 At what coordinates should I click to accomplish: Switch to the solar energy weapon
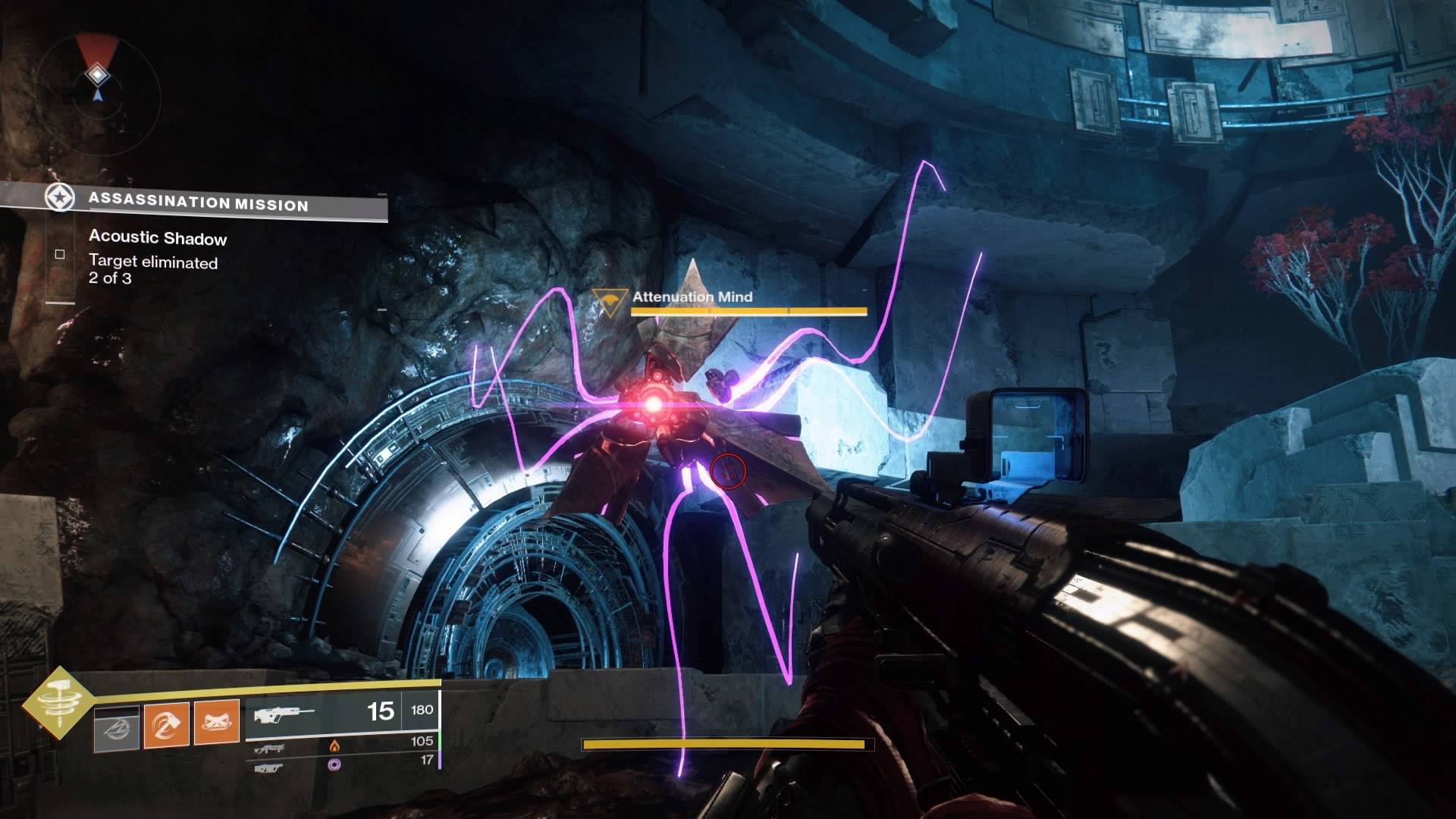[271, 748]
